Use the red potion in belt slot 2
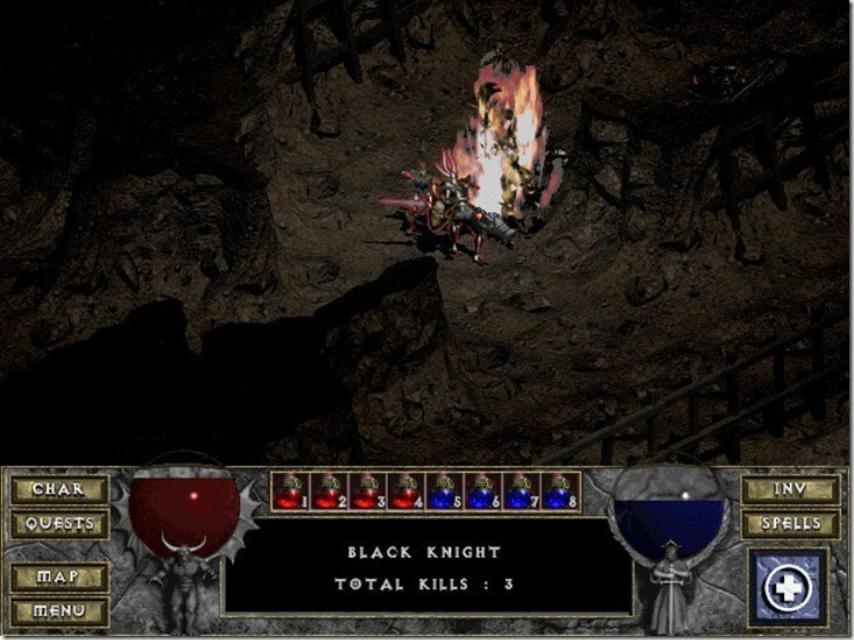This screenshot has height=640, width=854. coord(329,492)
